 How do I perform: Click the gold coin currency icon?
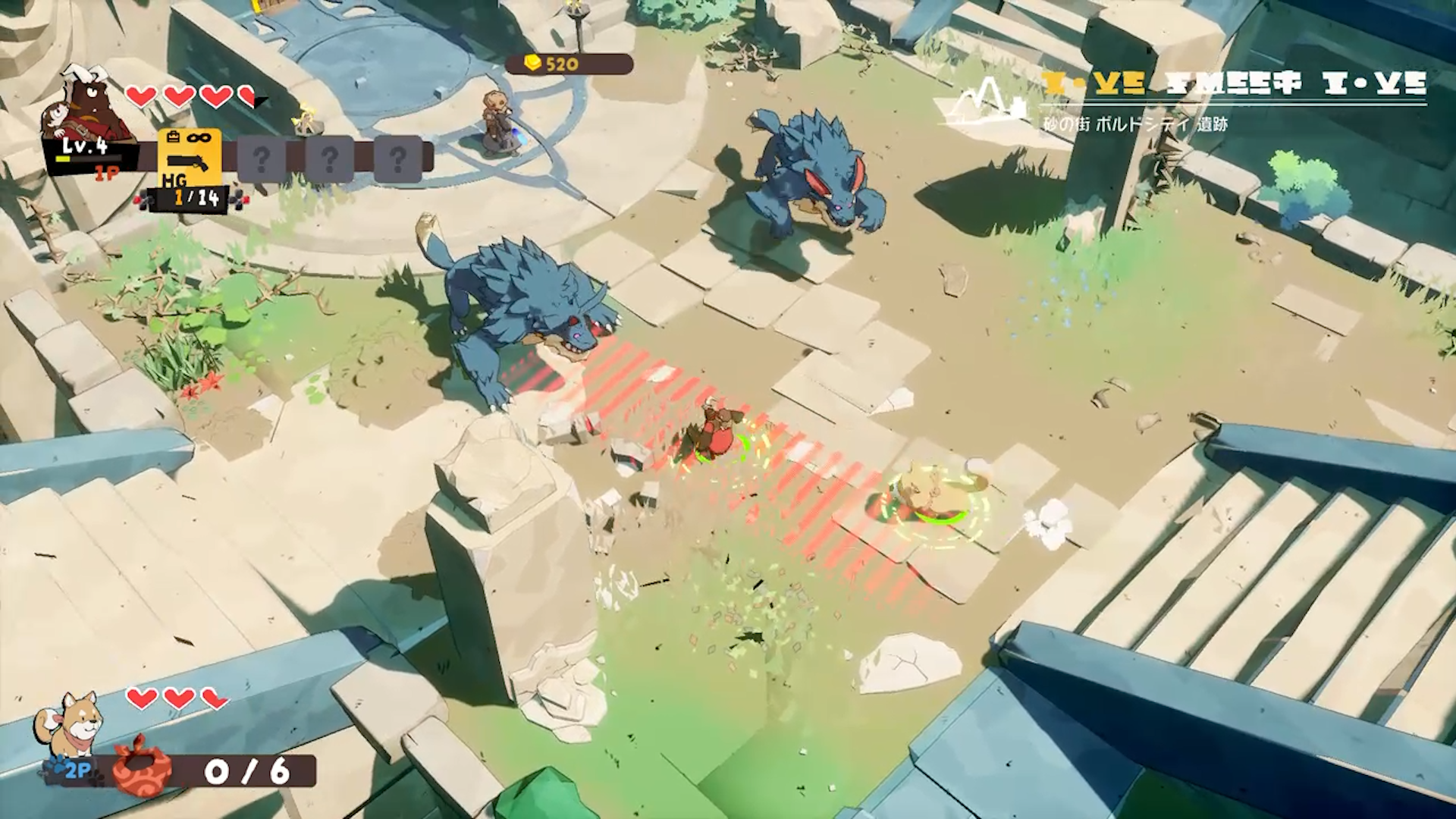coord(533,64)
